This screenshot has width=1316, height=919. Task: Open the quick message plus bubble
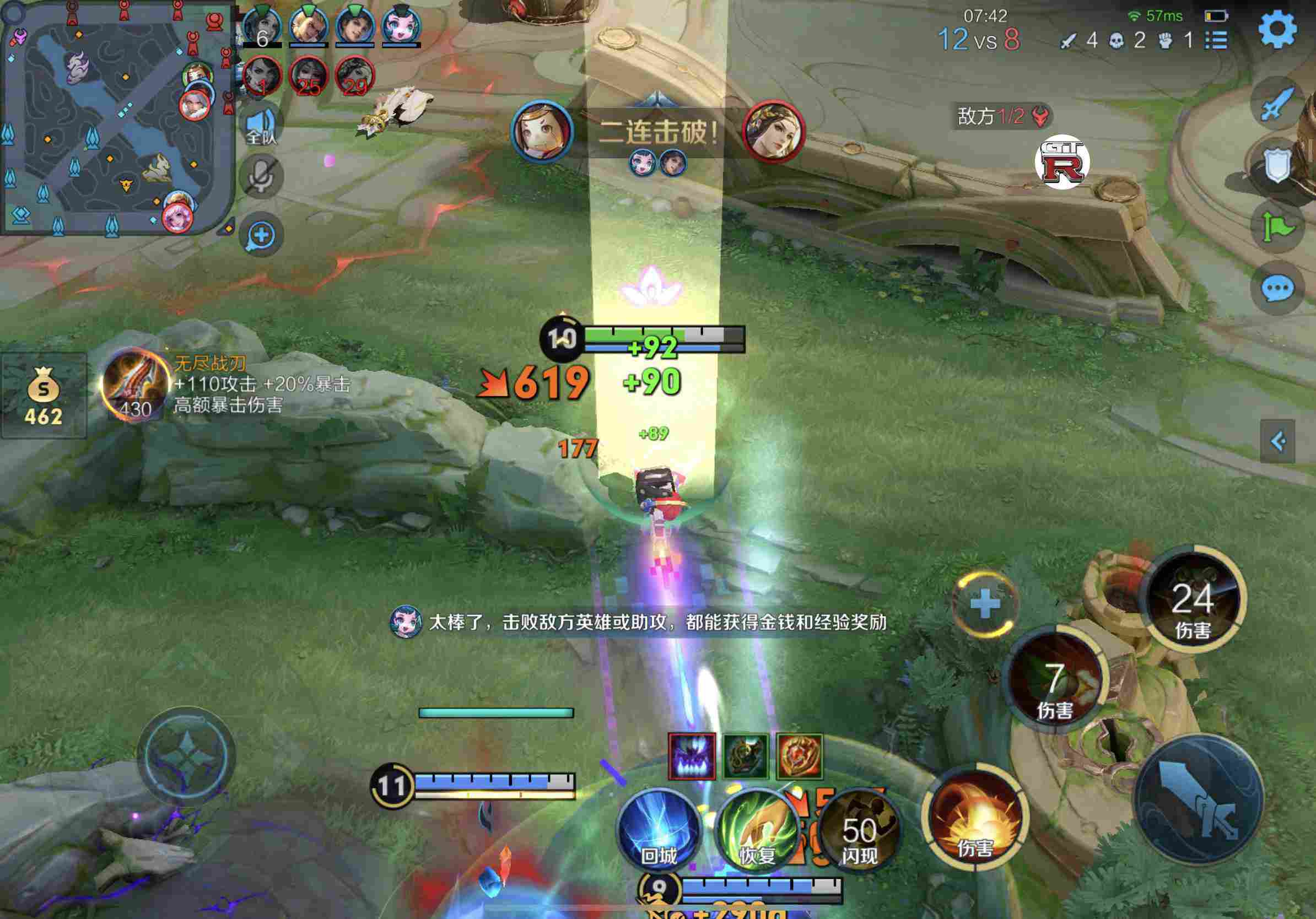[x=261, y=235]
